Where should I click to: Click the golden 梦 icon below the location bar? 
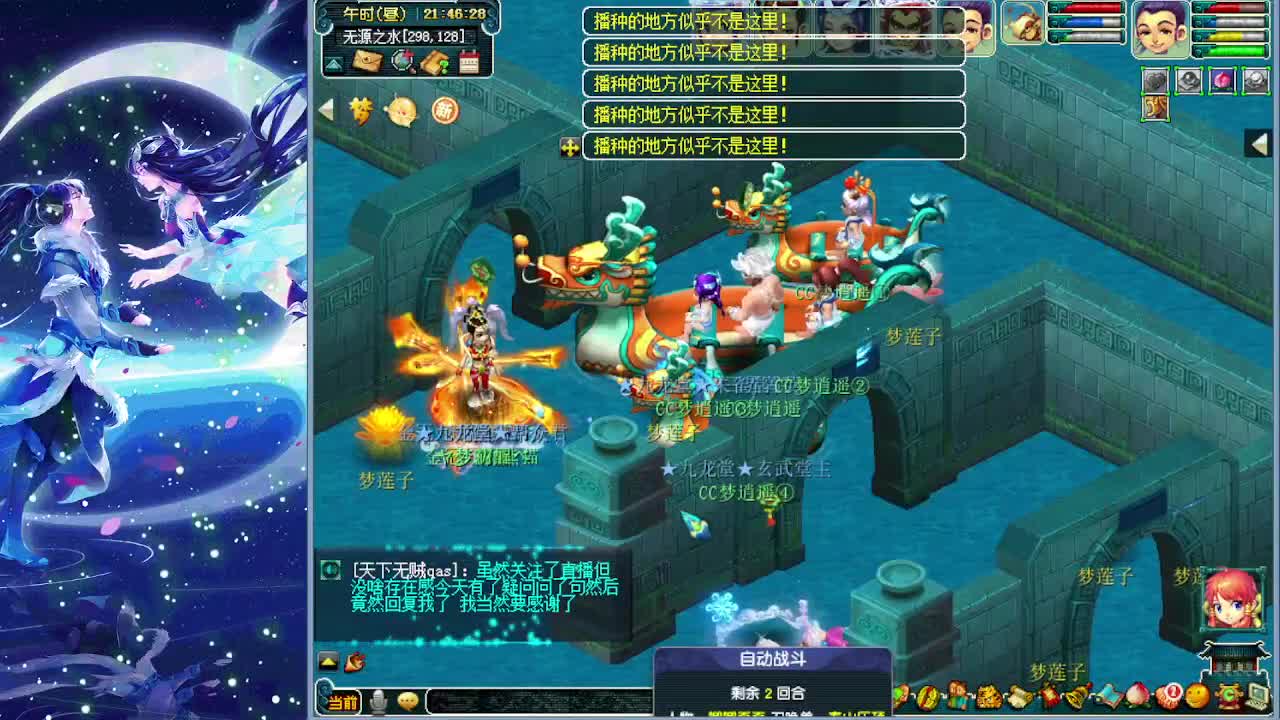(x=361, y=109)
